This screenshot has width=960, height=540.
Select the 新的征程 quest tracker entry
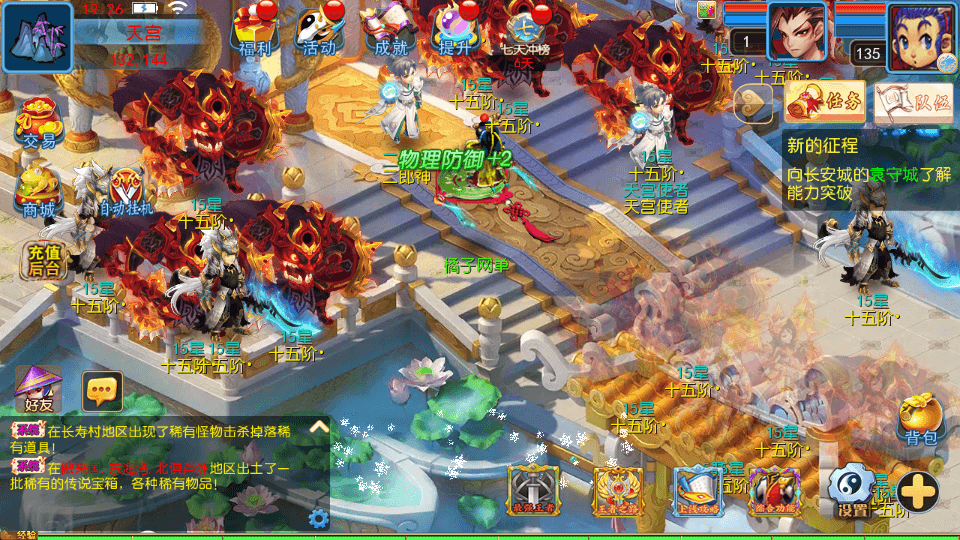pos(868,170)
